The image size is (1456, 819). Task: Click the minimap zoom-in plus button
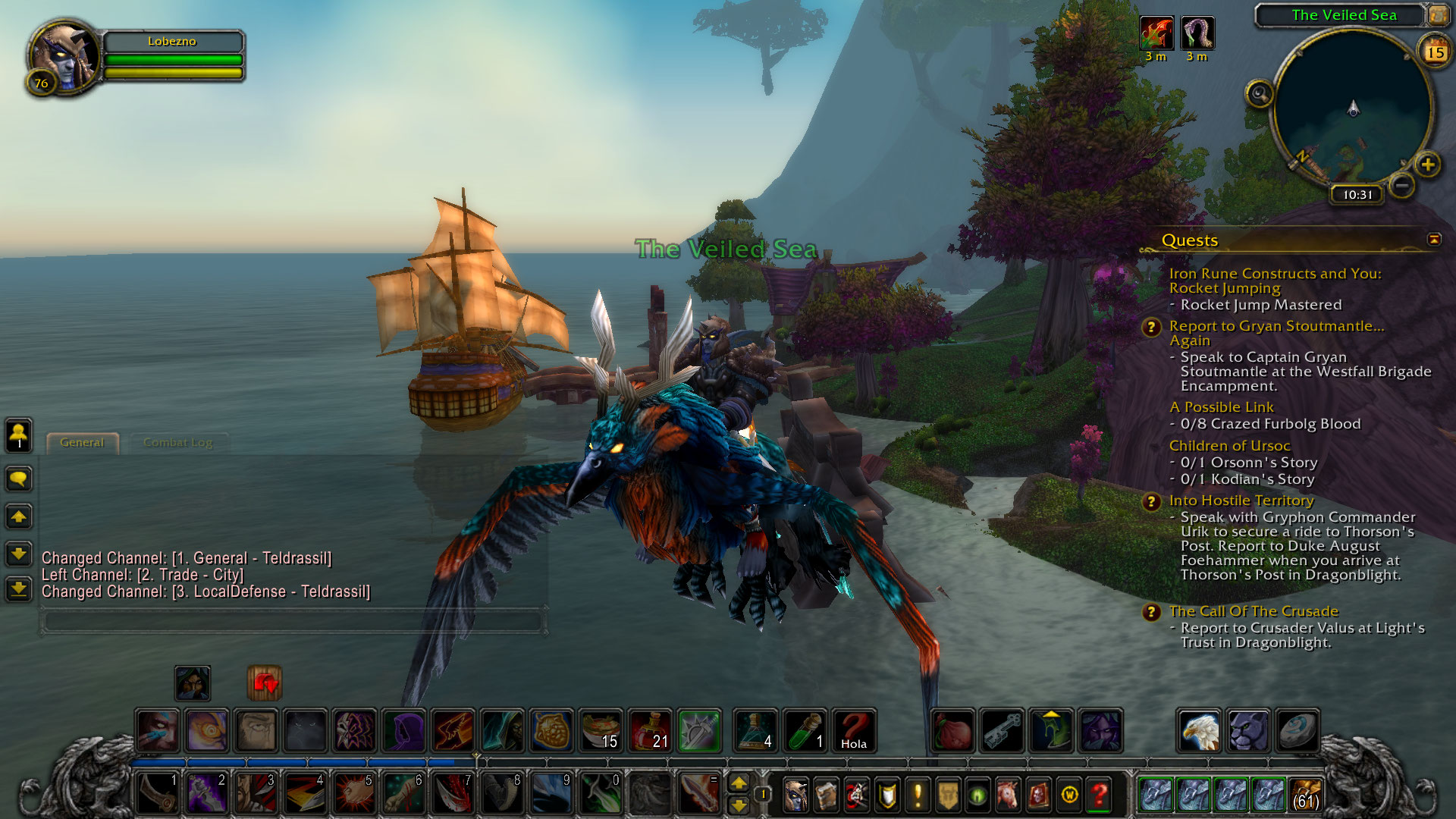click(x=1427, y=165)
